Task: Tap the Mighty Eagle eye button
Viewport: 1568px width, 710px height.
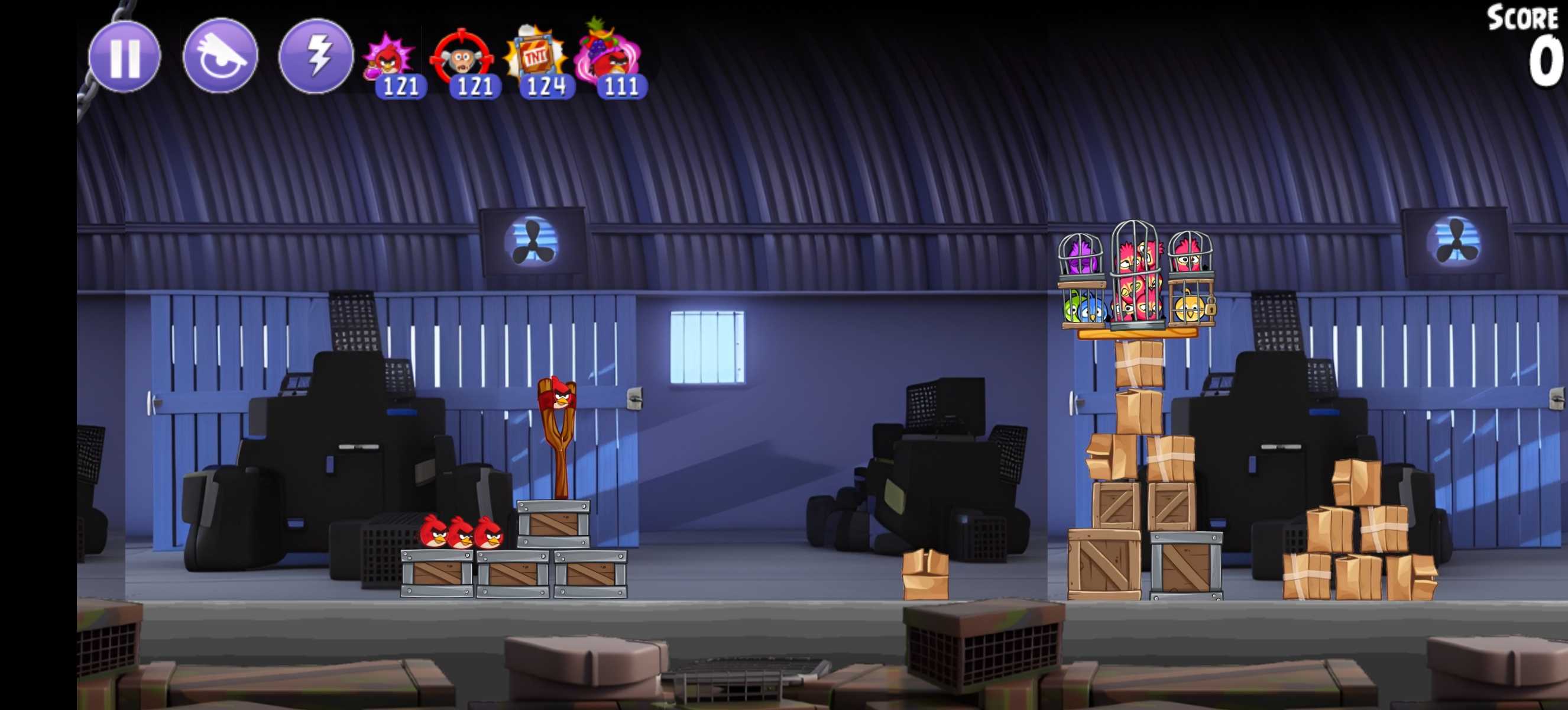Action: point(221,57)
